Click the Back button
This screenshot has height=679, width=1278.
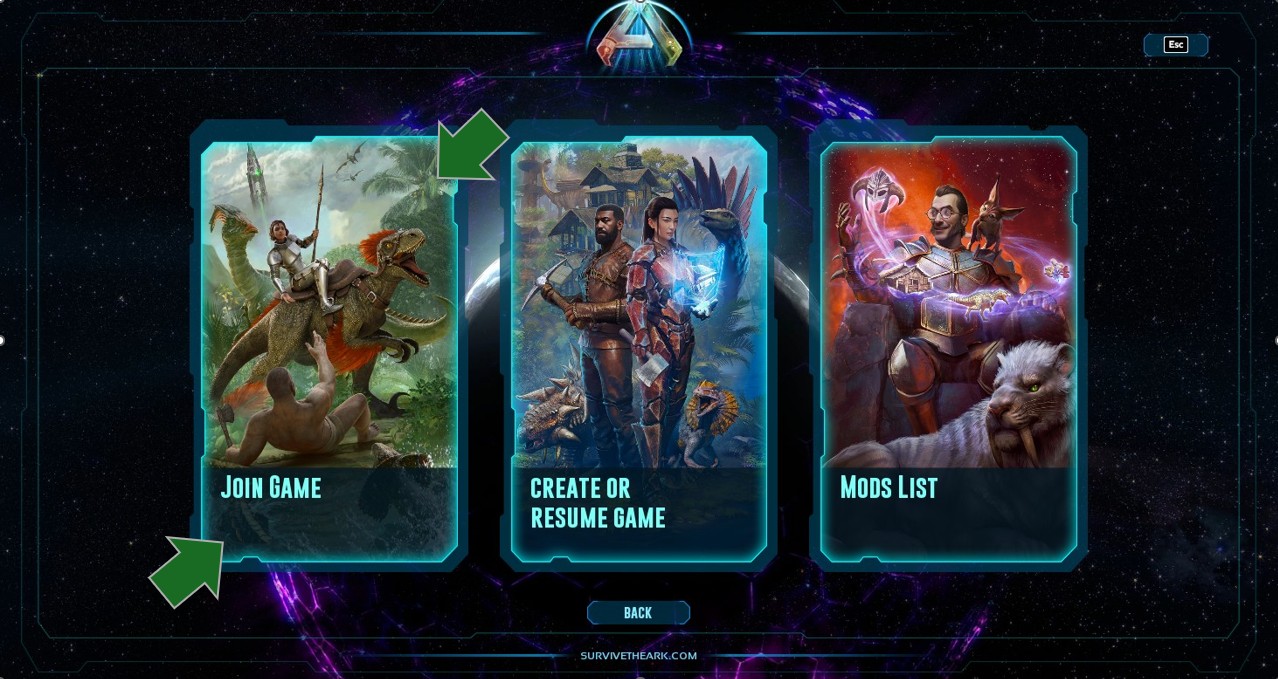[638, 613]
